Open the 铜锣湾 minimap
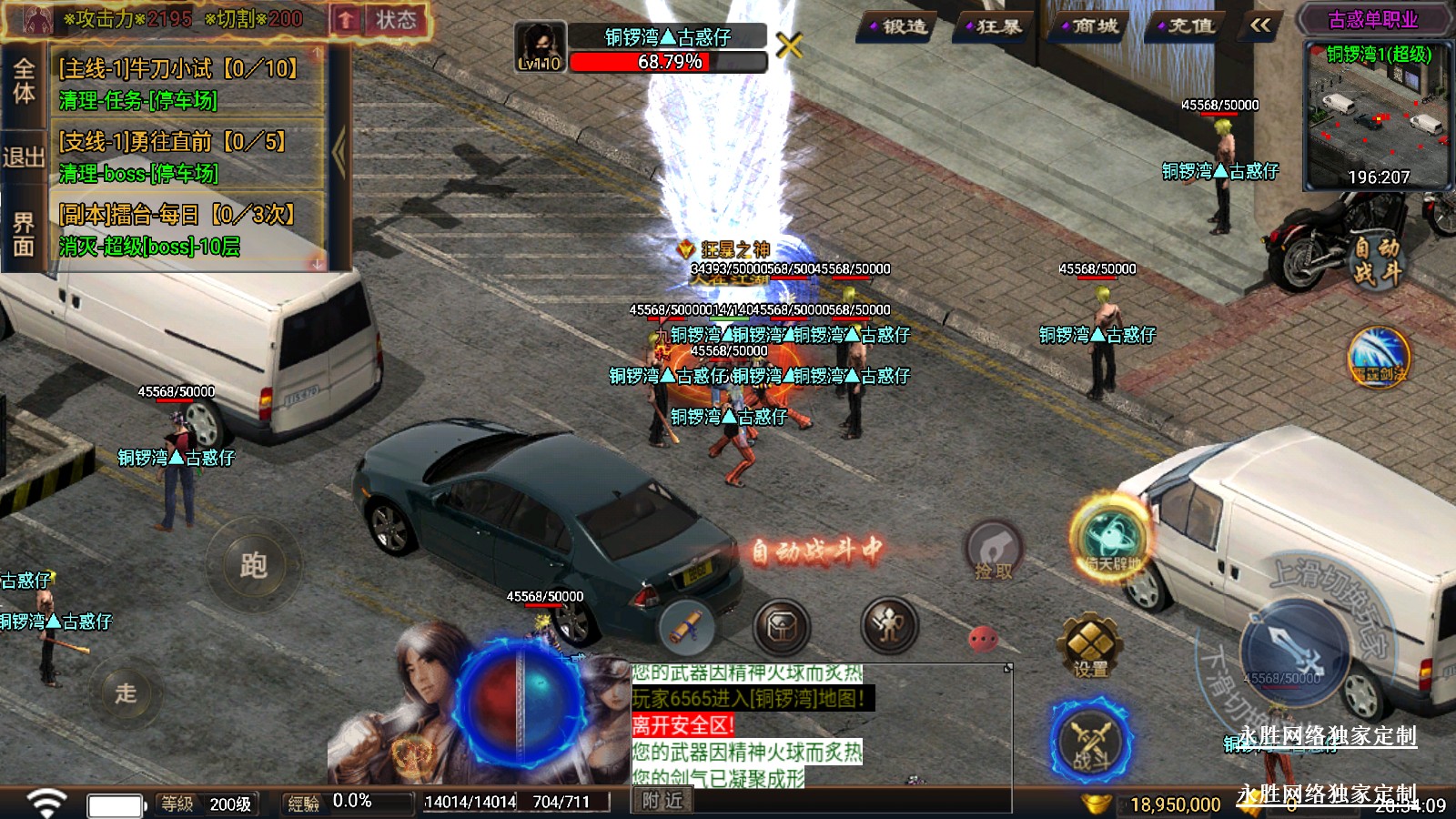1456x819 pixels. coord(1377,116)
